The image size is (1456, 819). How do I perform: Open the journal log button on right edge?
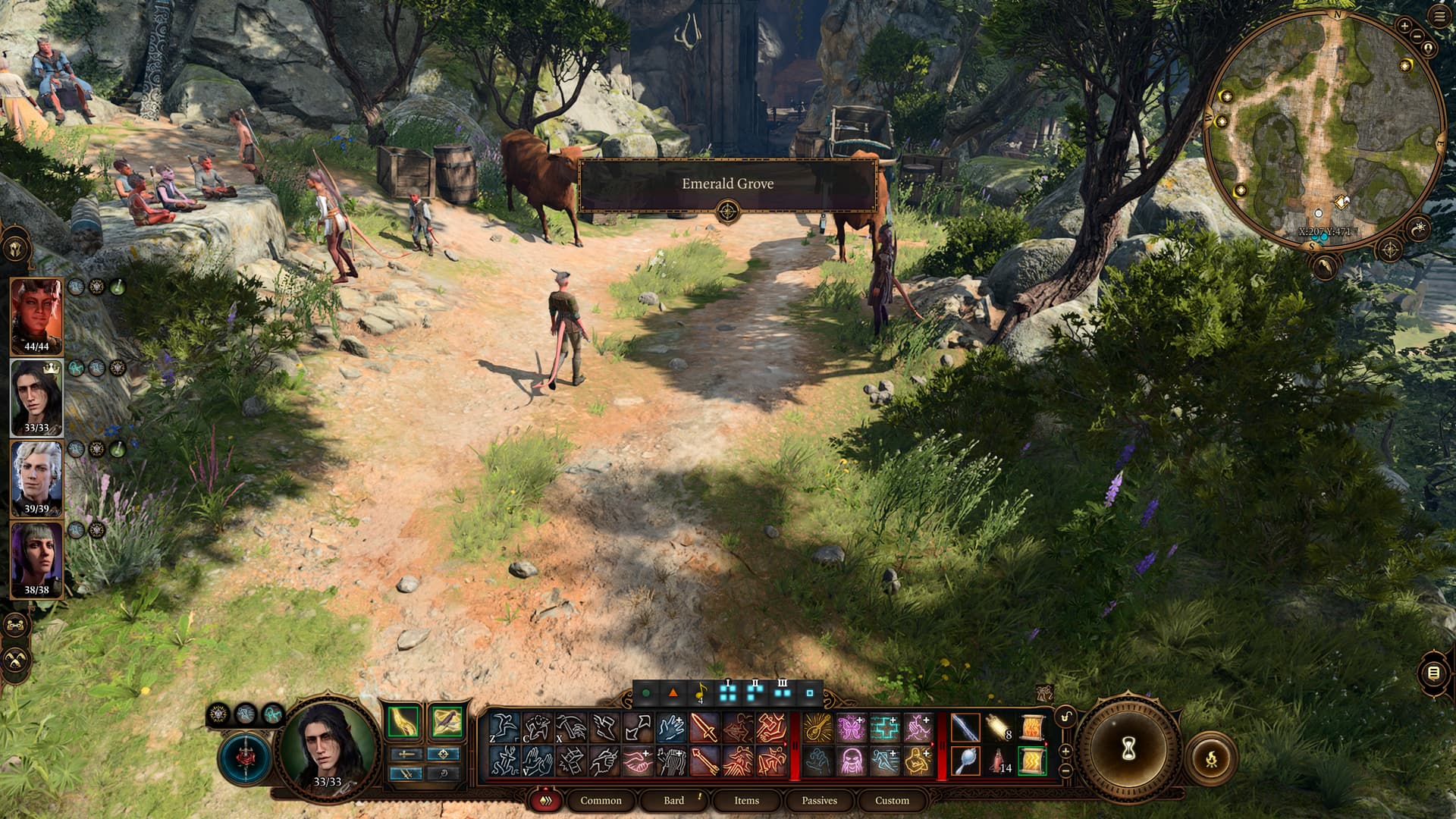coord(1433,673)
